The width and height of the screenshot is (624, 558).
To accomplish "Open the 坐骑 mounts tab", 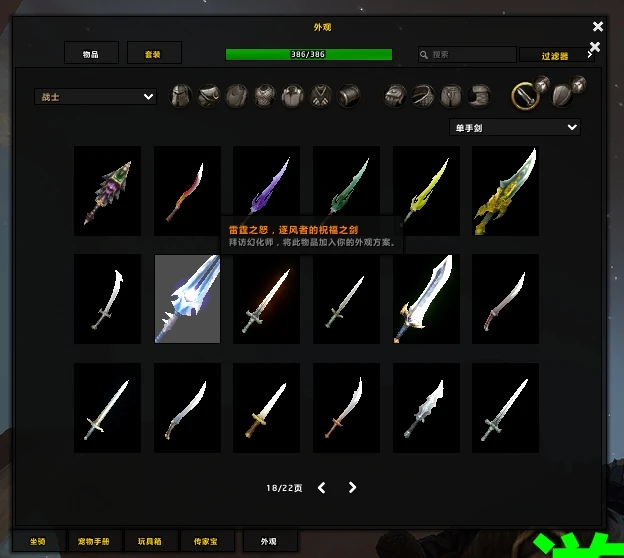I will pos(38,541).
